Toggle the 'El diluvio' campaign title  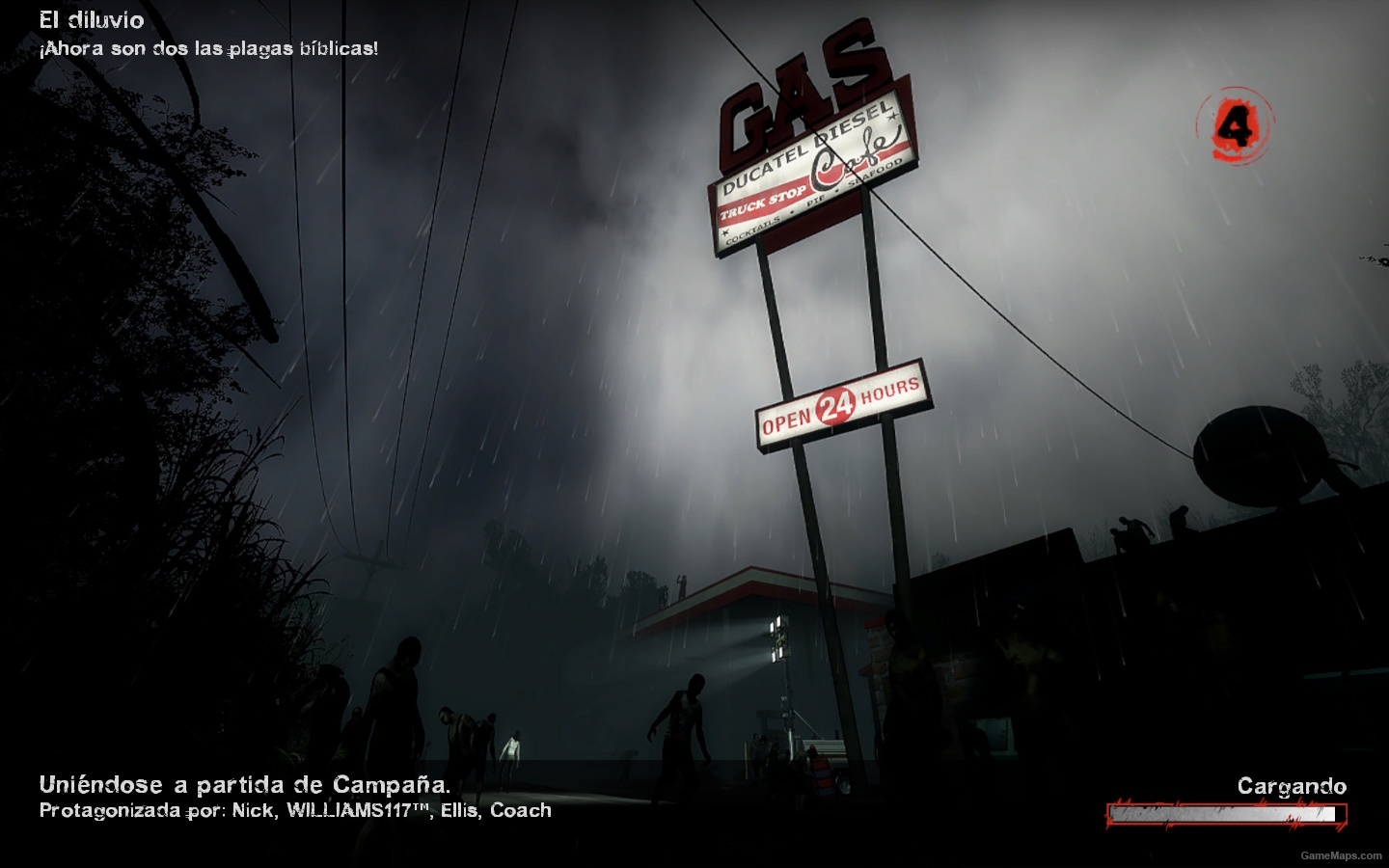tap(90, 19)
